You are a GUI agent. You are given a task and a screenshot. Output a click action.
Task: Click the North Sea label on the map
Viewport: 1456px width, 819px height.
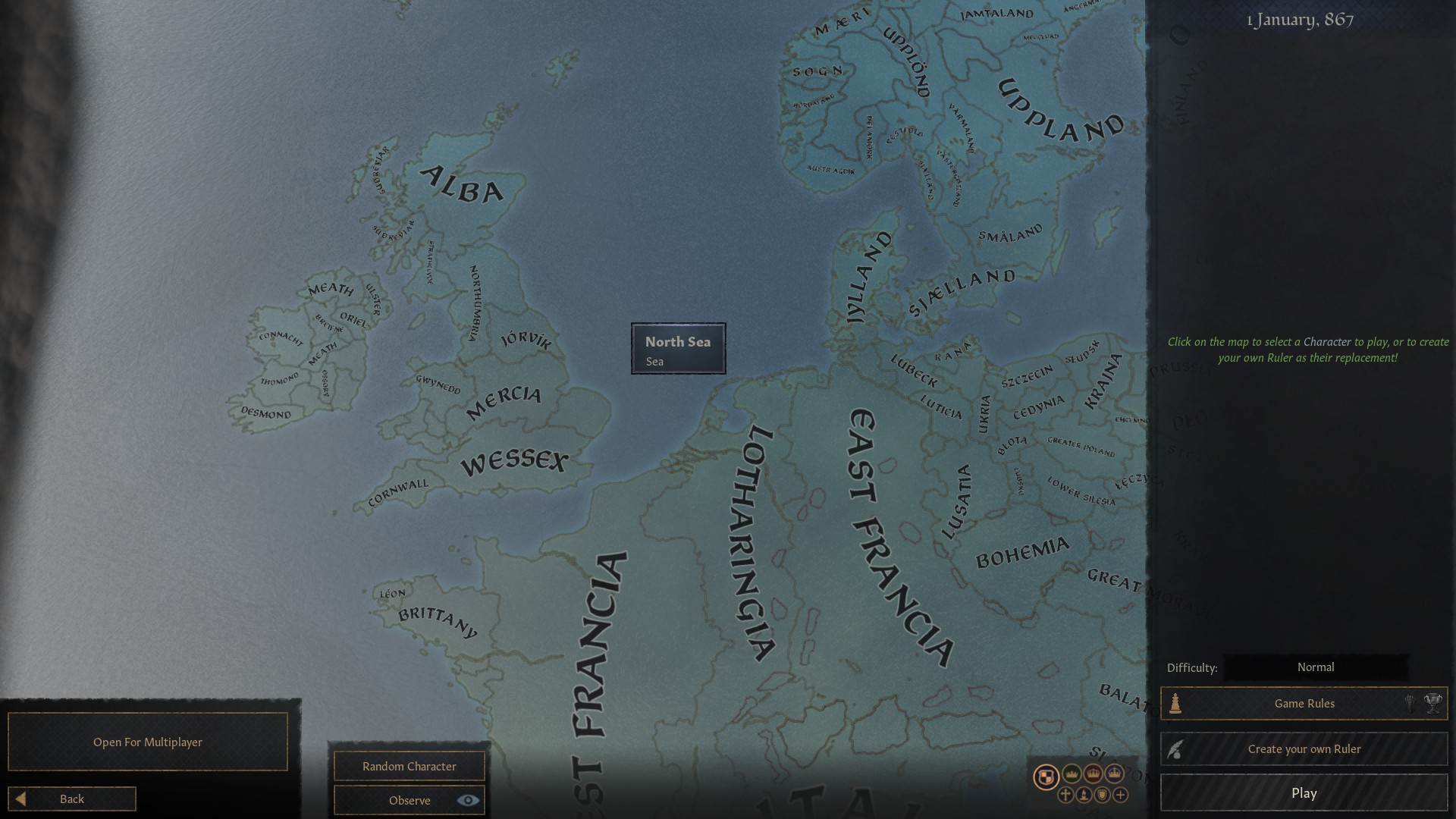pyautogui.click(x=677, y=348)
